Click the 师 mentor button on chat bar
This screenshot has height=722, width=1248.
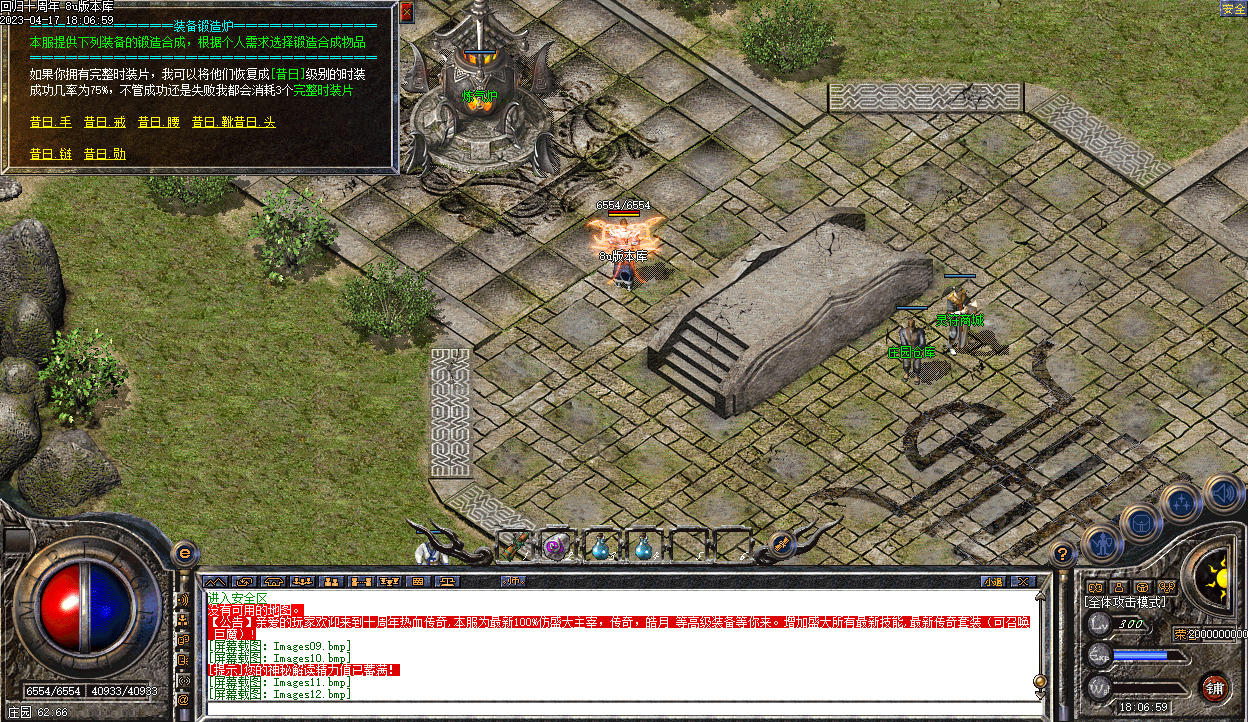tap(513, 581)
